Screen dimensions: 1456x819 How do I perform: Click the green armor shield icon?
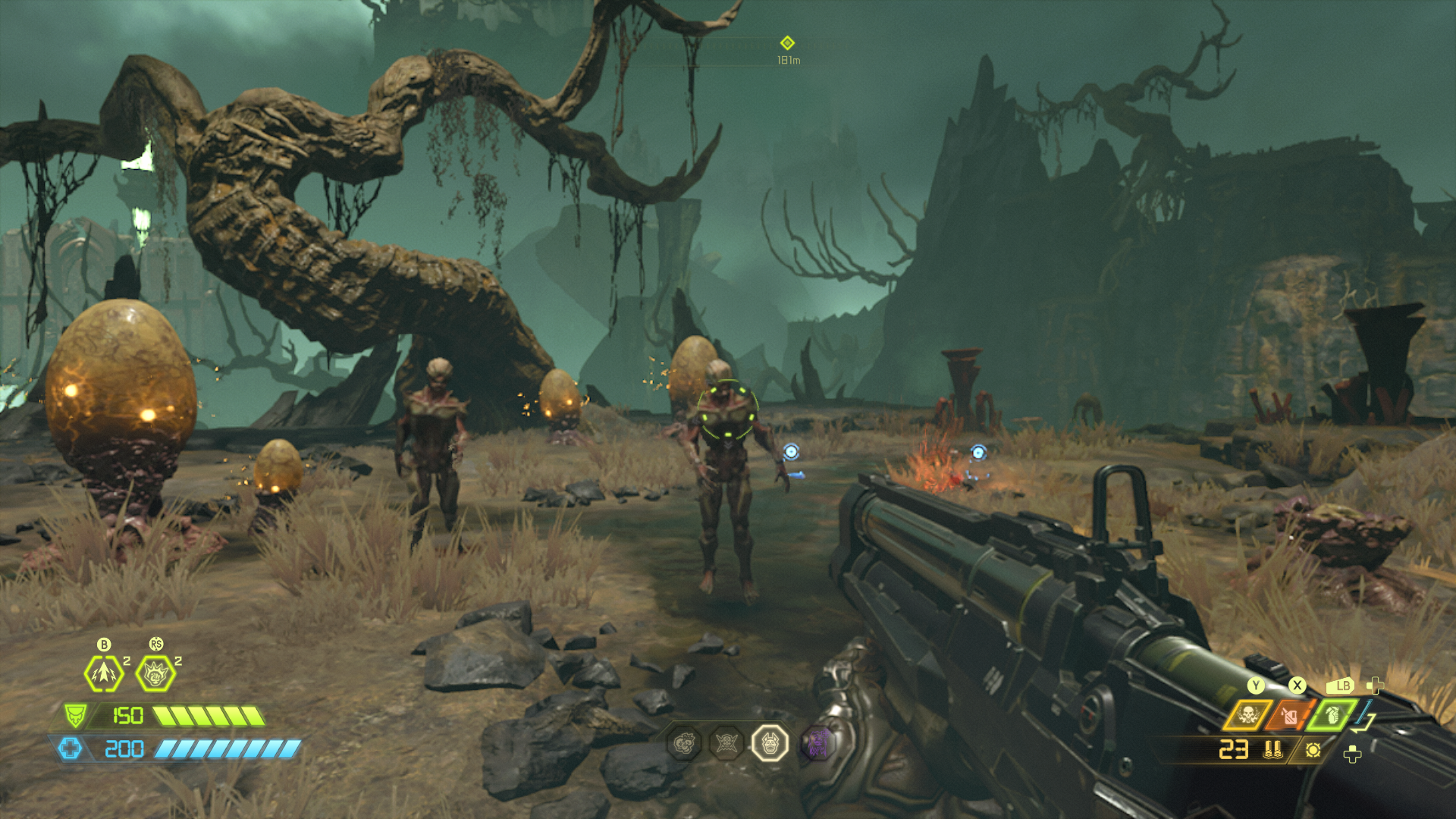pyautogui.click(x=75, y=715)
